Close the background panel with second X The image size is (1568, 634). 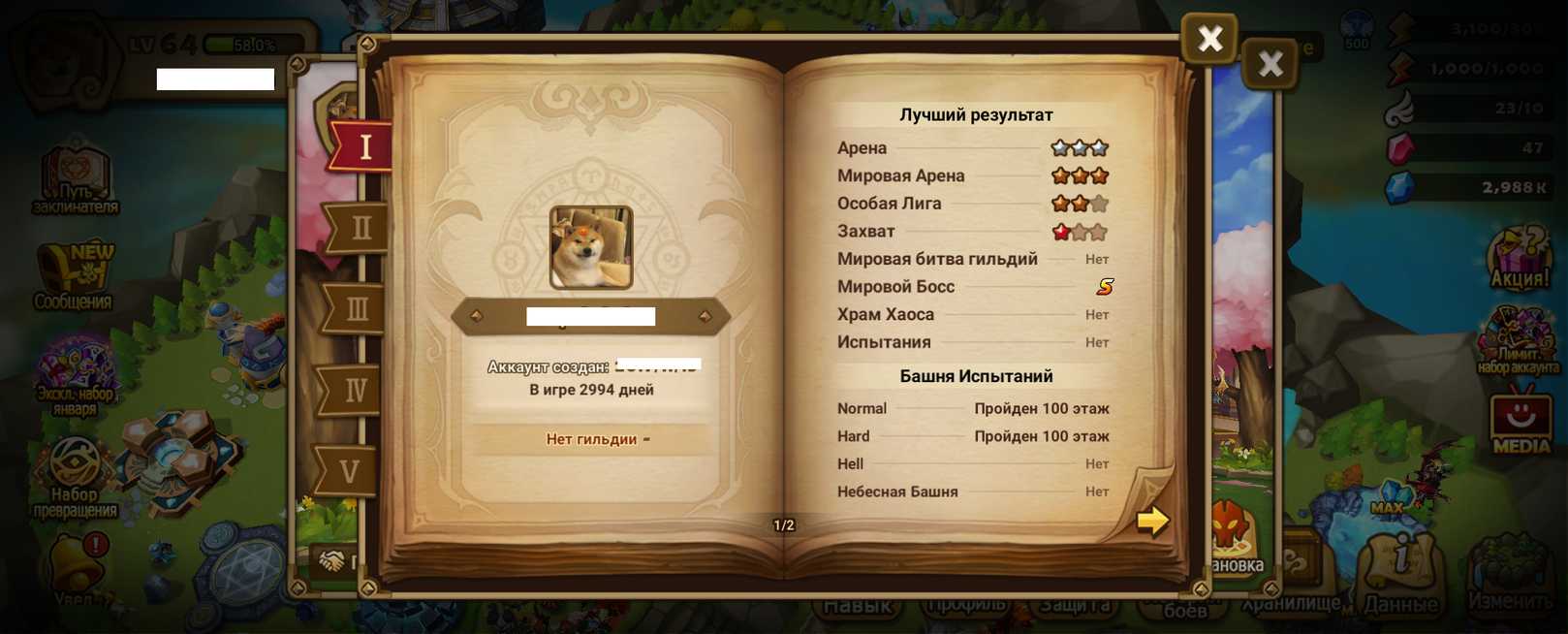[1270, 64]
